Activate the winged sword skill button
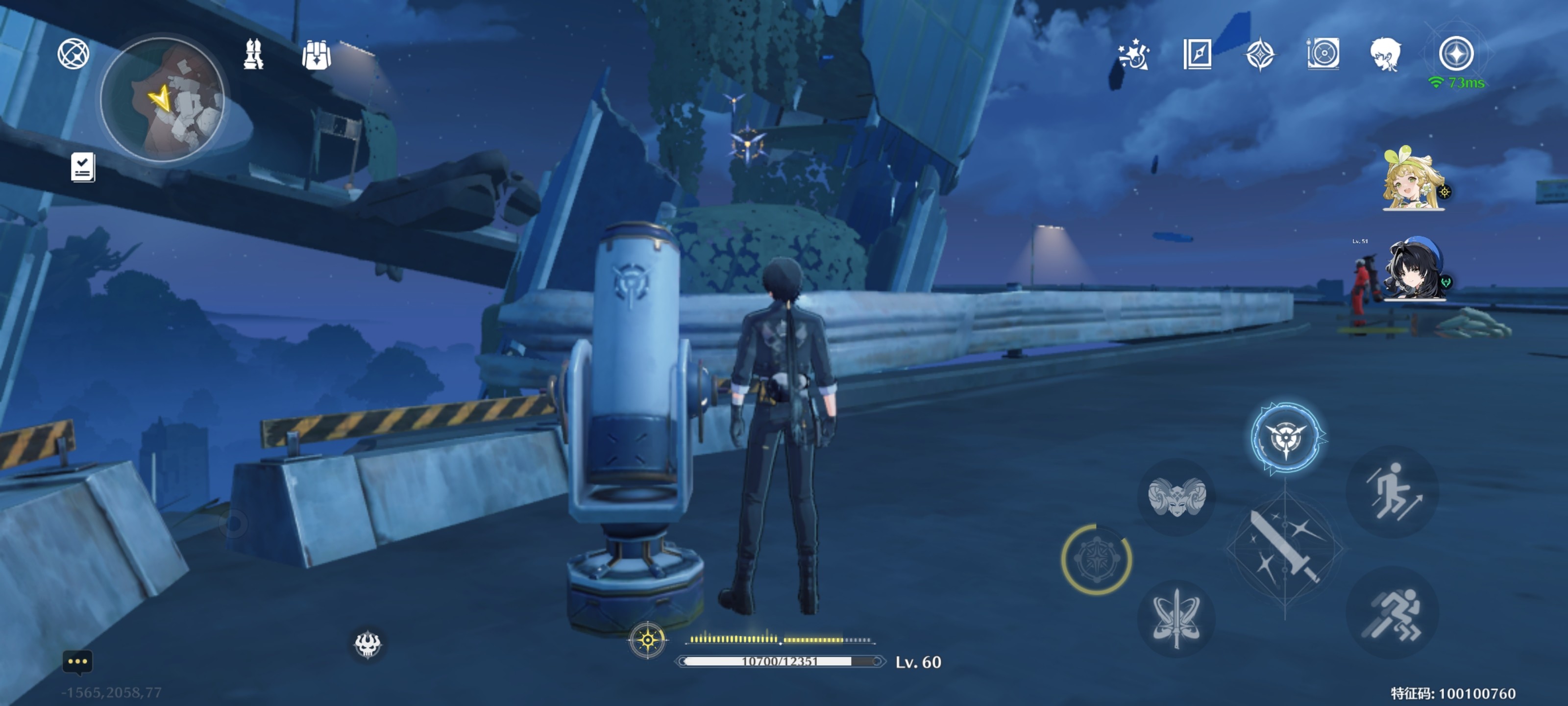 [x=1176, y=618]
